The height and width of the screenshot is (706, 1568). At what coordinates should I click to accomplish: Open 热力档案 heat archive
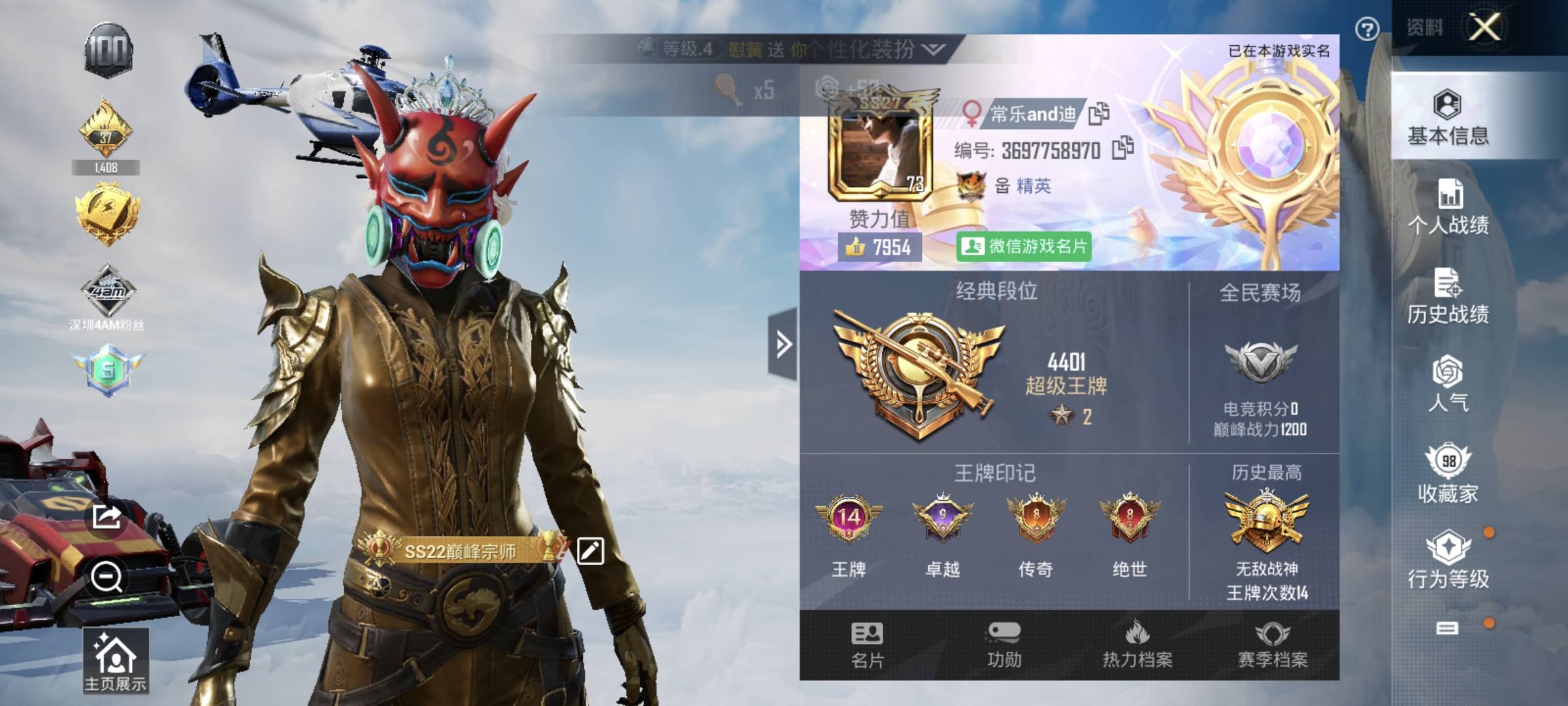point(1137,645)
